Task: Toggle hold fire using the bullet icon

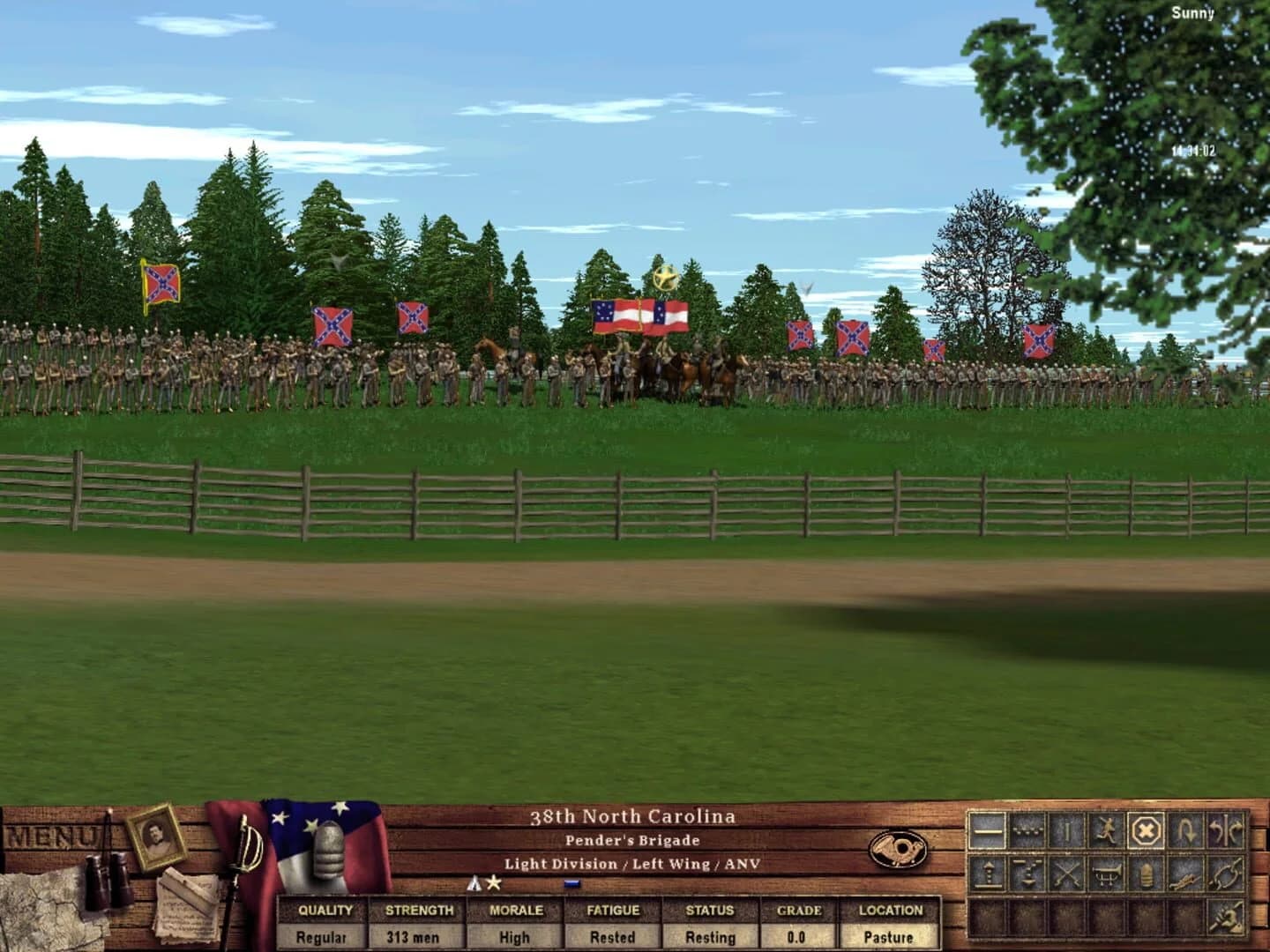Action: point(1147,874)
